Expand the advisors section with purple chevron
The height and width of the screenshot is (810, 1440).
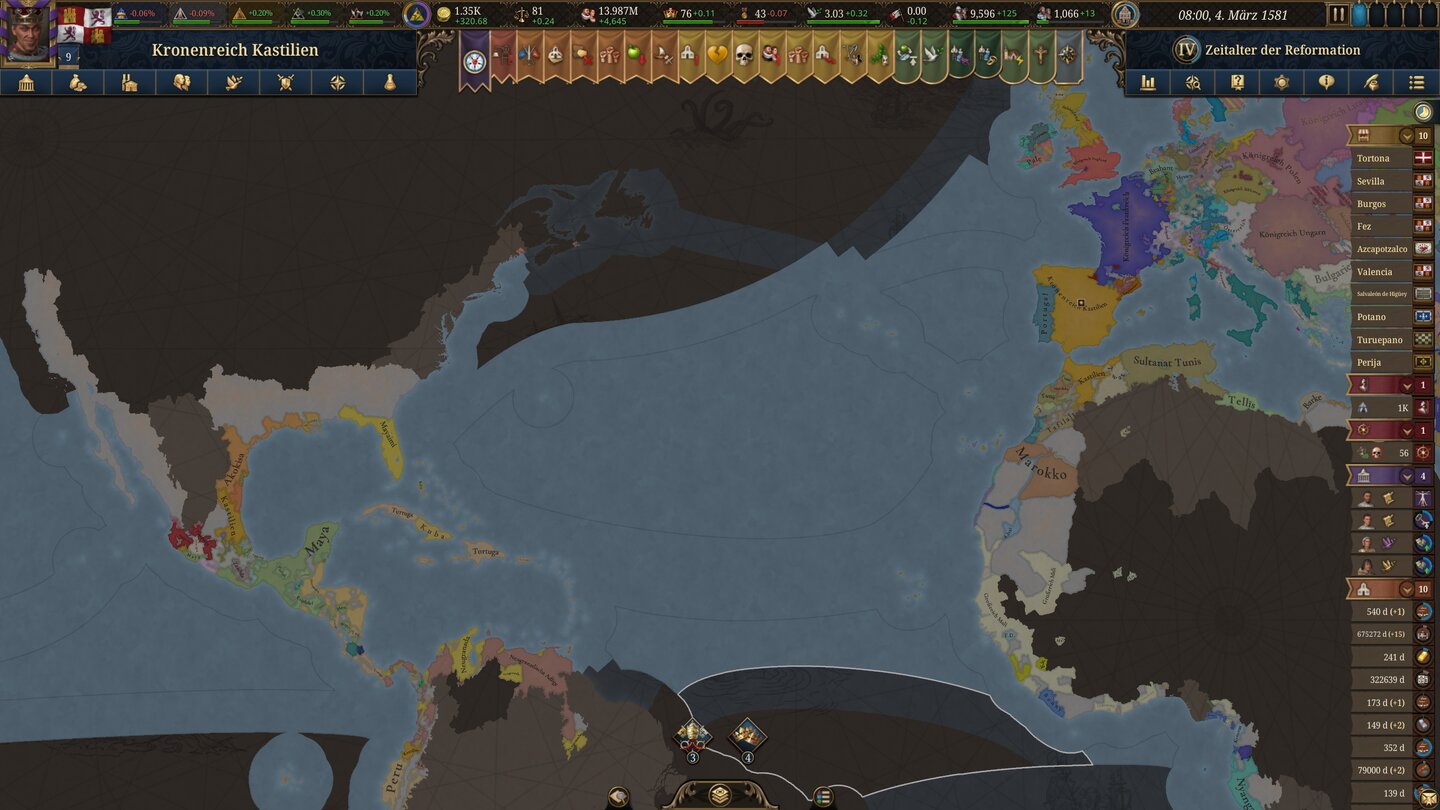click(1406, 476)
